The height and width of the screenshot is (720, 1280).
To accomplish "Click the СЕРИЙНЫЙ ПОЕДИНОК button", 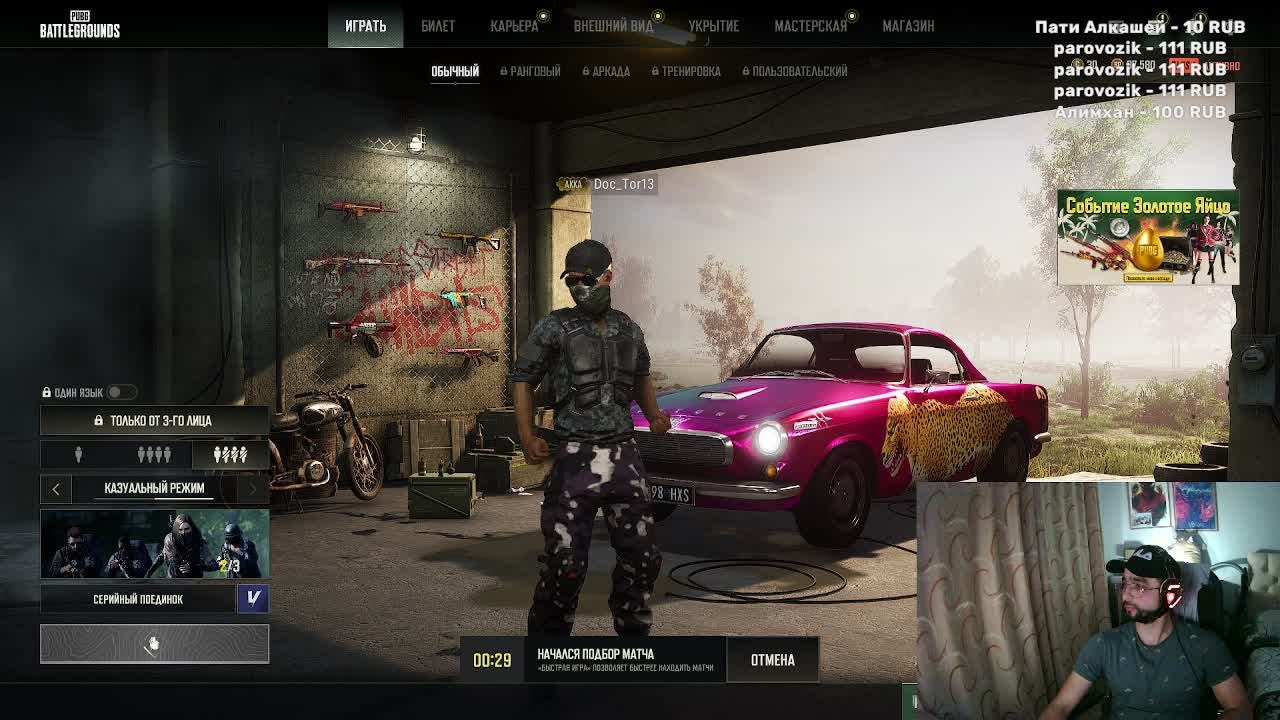I will click(x=138, y=599).
